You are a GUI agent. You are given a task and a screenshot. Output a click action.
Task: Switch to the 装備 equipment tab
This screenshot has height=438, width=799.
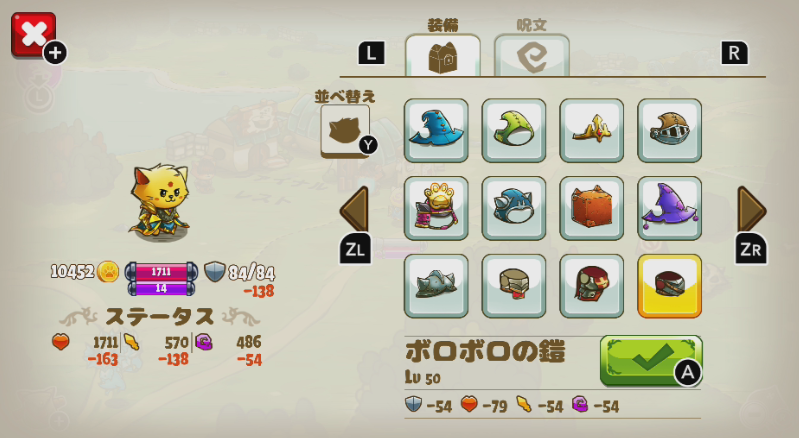pyautogui.click(x=442, y=55)
